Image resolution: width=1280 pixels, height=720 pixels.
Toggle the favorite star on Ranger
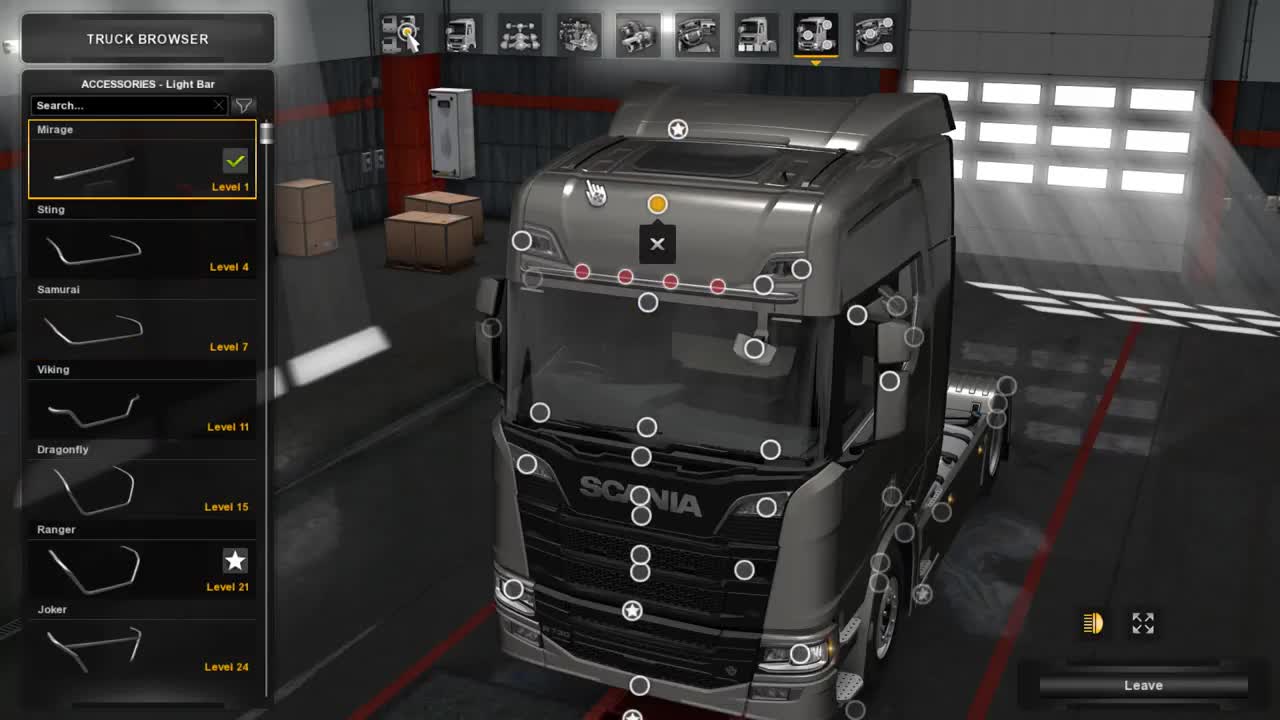click(x=233, y=560)
